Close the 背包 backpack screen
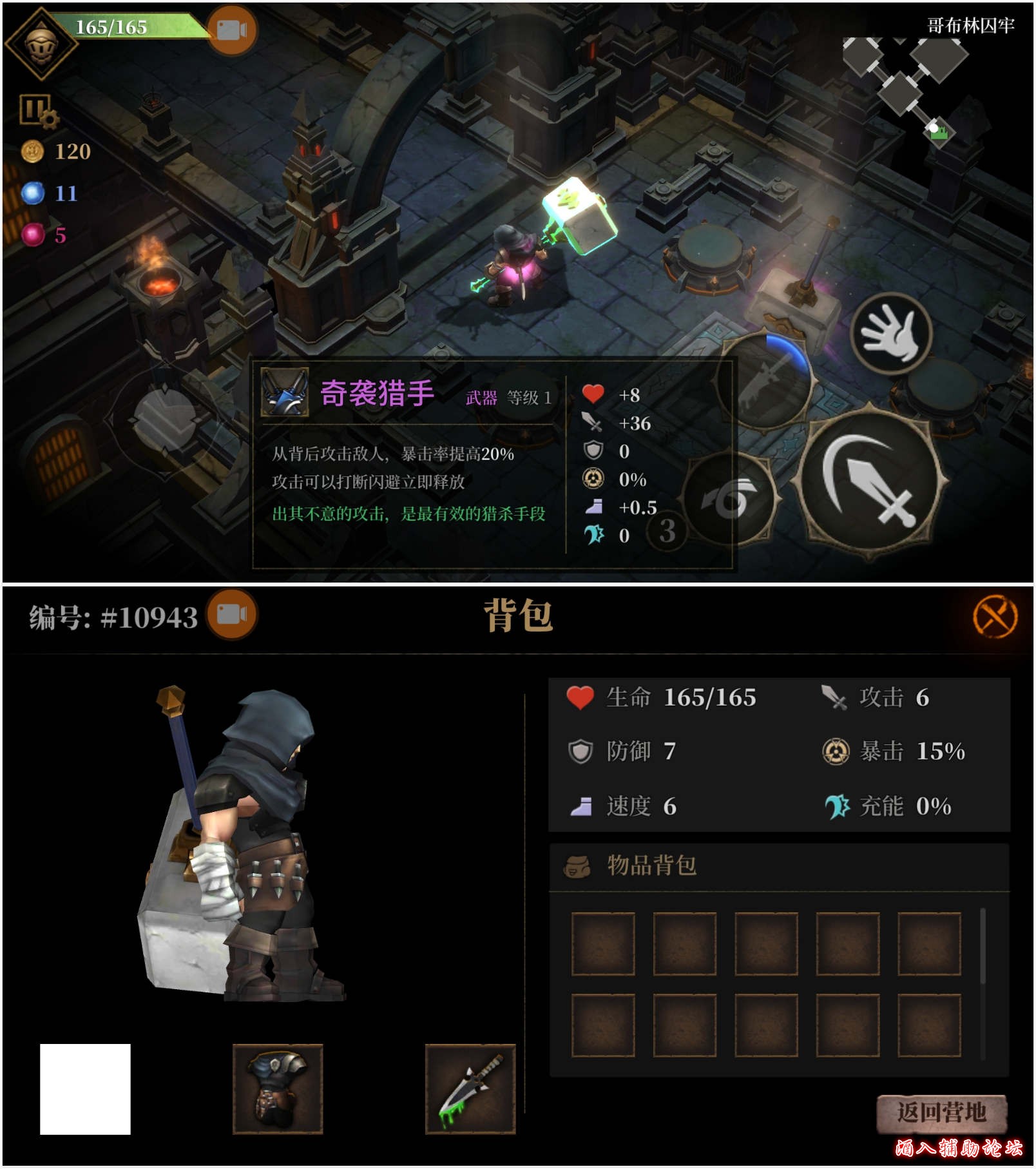This screenshot has width=1036, height=1169. point(994,617)
